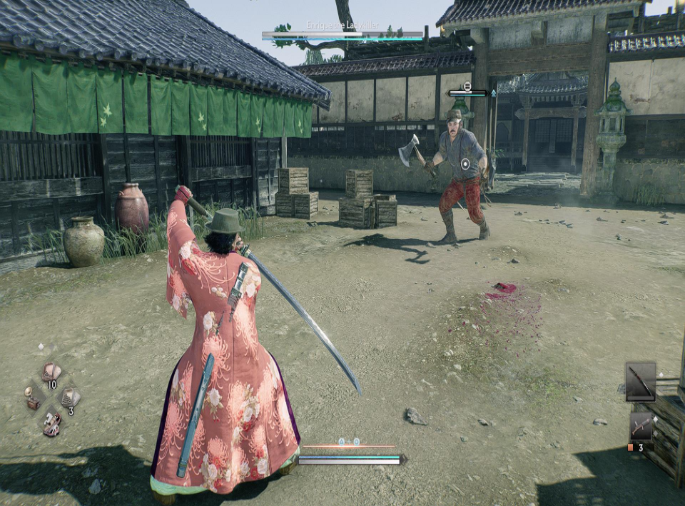Choose the katana weapon slot

tap(640, 381)
